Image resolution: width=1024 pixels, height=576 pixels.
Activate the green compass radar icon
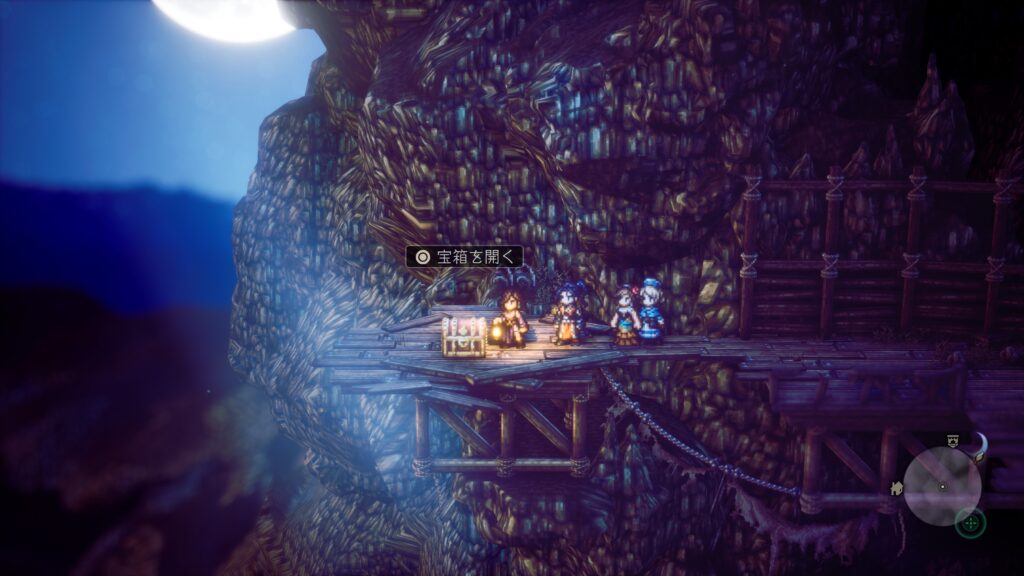[970, 522]
